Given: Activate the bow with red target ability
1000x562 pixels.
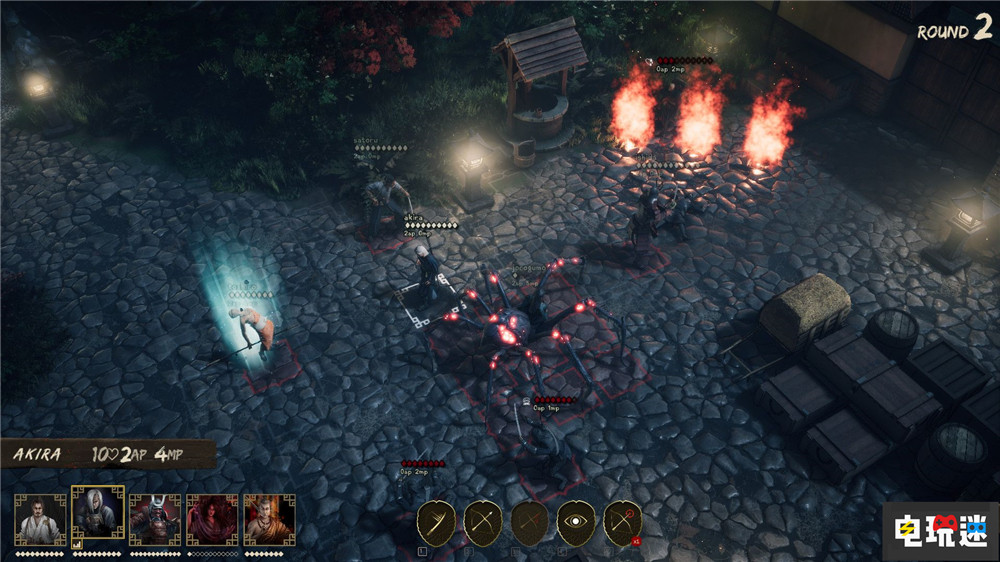Looking at the screenshot, I should [622, 522].
